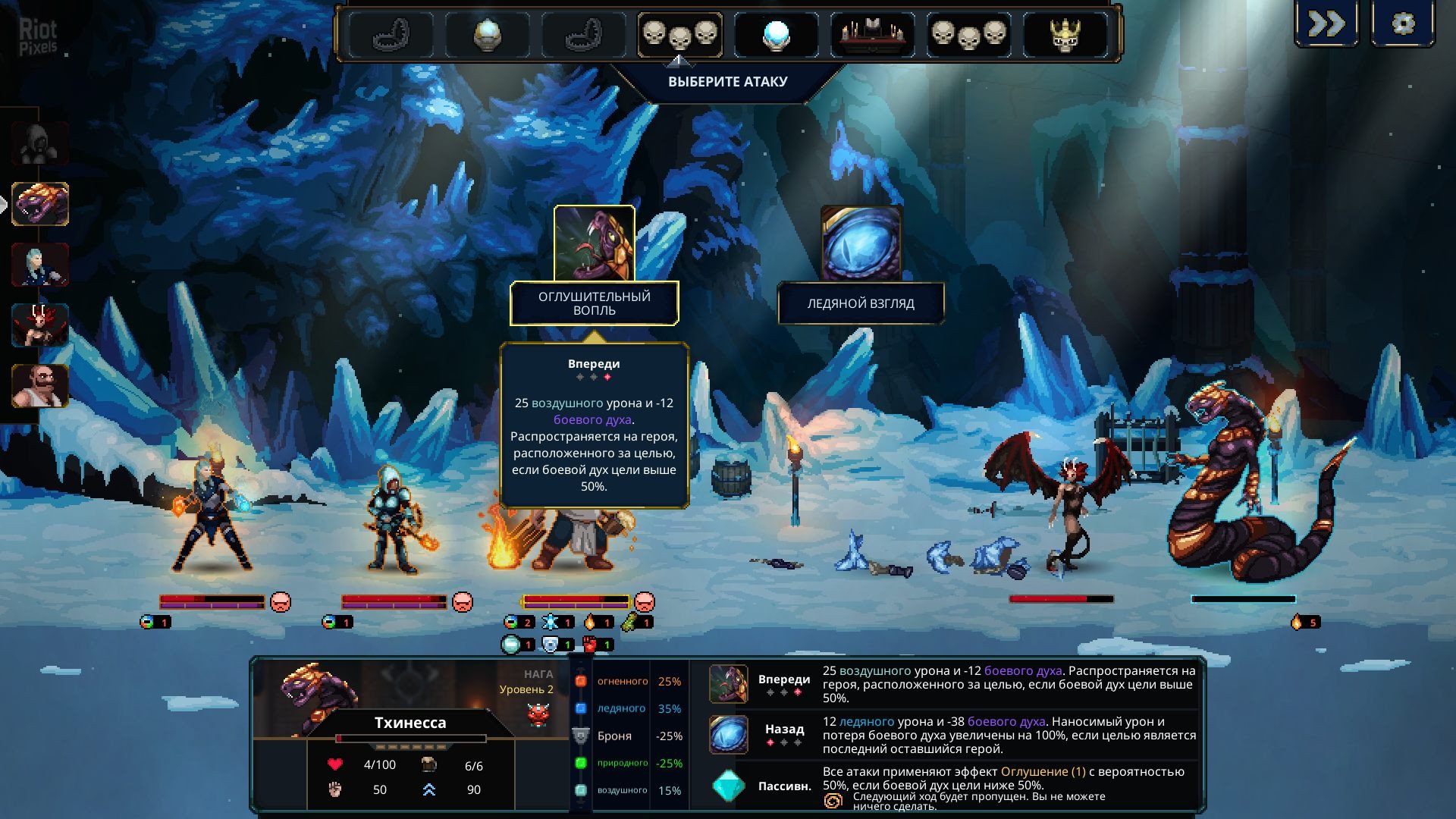
Task: Open the settings gear menu
Action: pos(1403,24)
